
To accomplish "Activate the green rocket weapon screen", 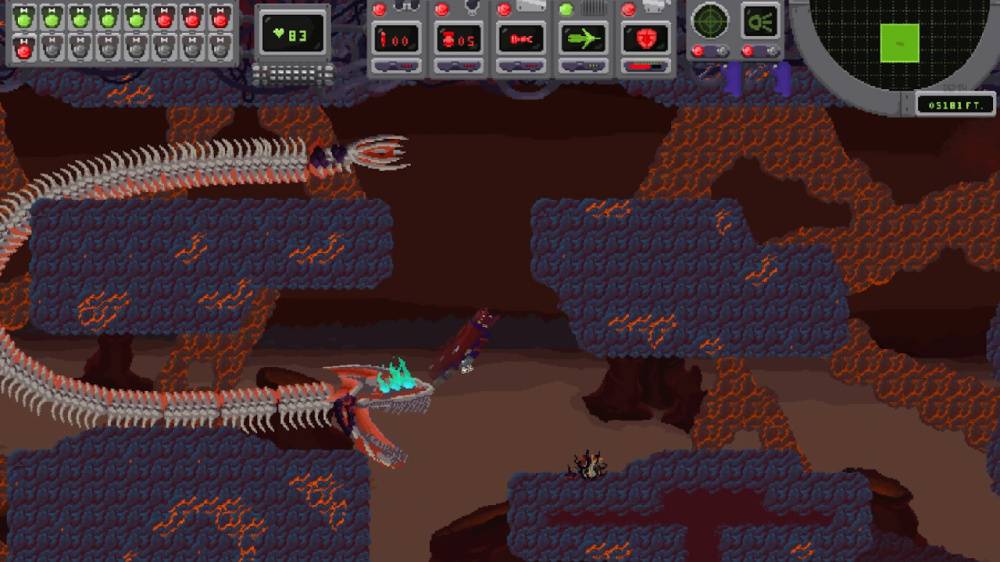I will [584, 39].
